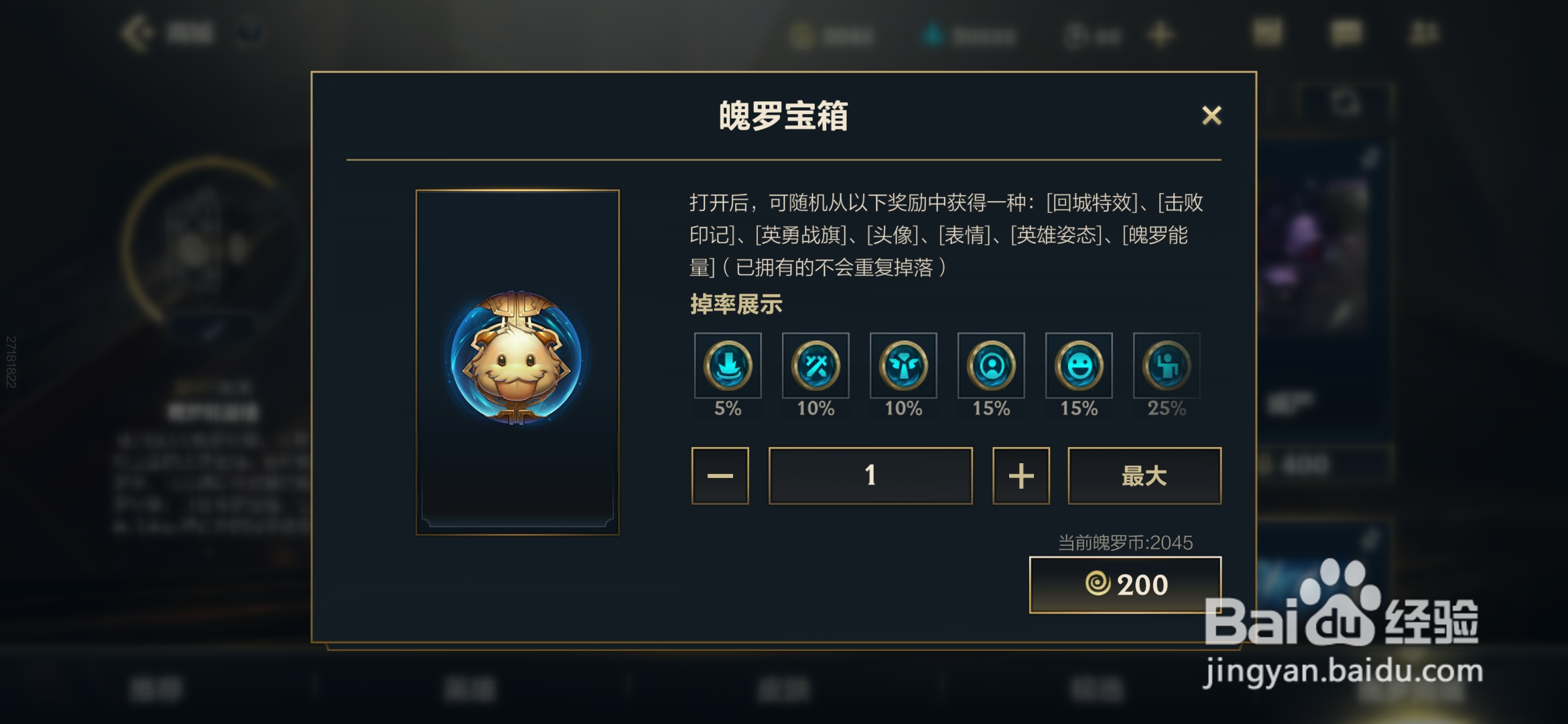Click the plus icon in the top bar
This screenshot has height=724, width=1568.
click(x=1161, y=35)
